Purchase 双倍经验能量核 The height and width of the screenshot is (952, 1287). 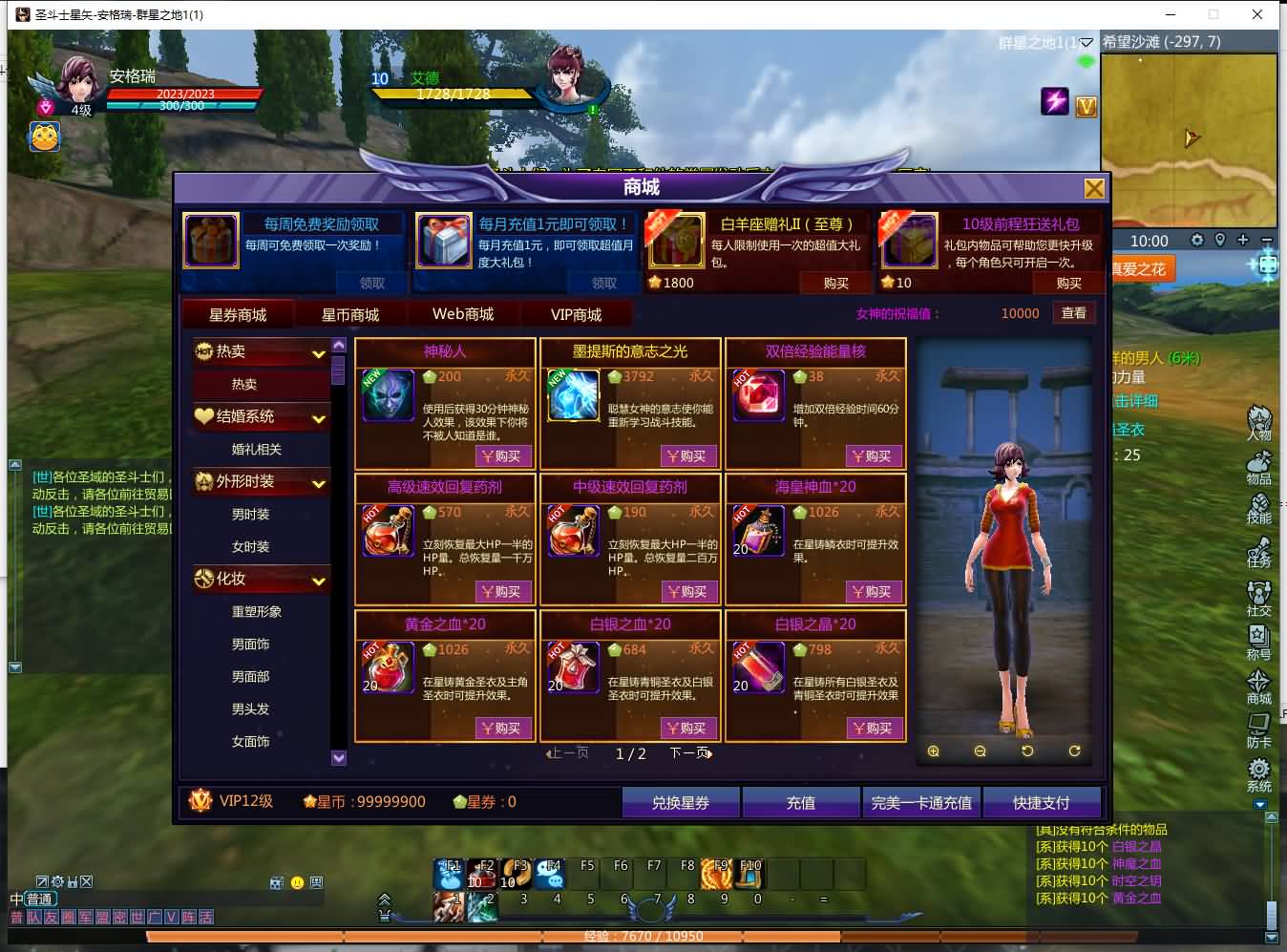coord(872,456)
